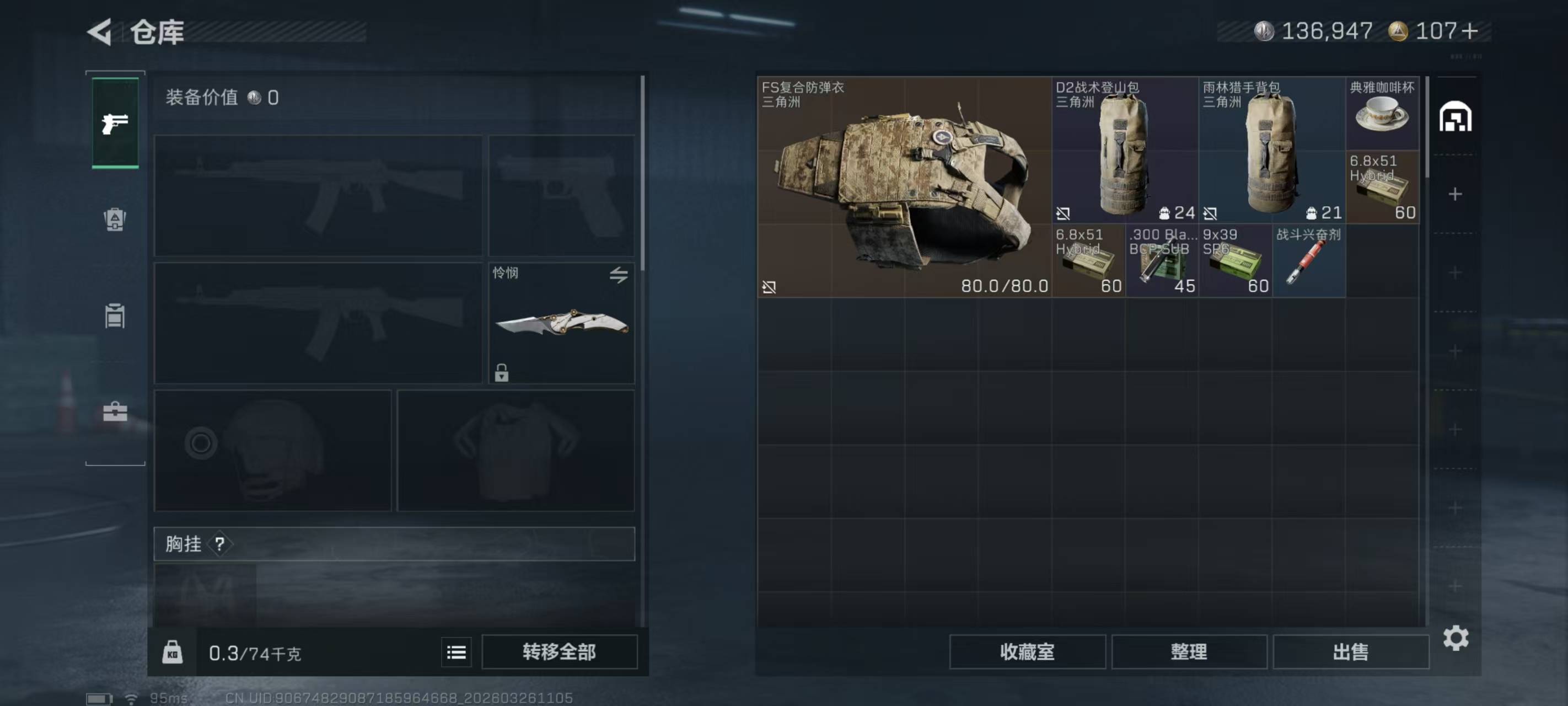Open the 收藏室 collection room
The height and width of the screenshot is (706, 1568).
pyautogui.click(x=1027, y=652)
